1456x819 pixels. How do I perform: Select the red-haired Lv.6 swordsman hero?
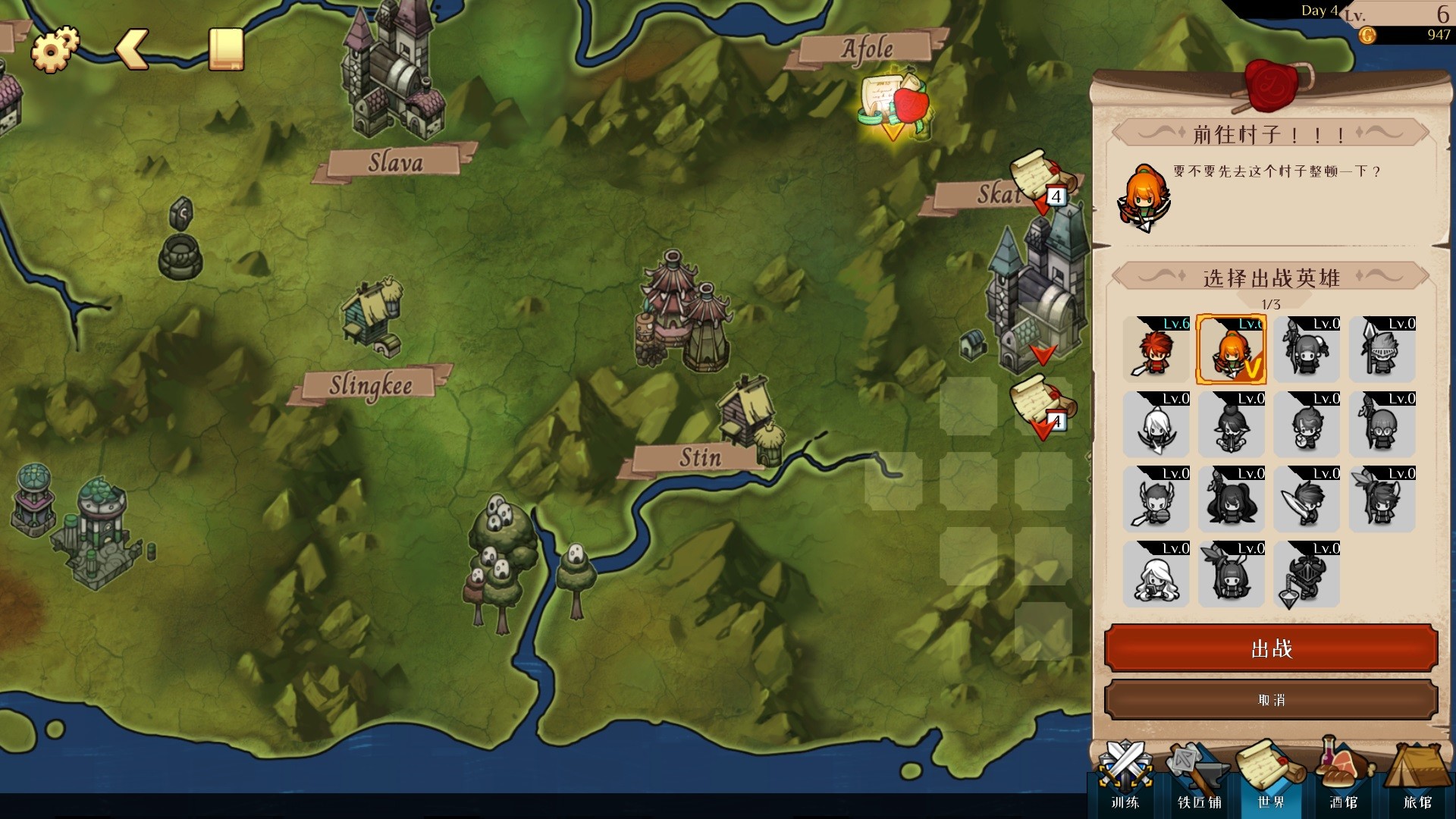point(1156,350)
